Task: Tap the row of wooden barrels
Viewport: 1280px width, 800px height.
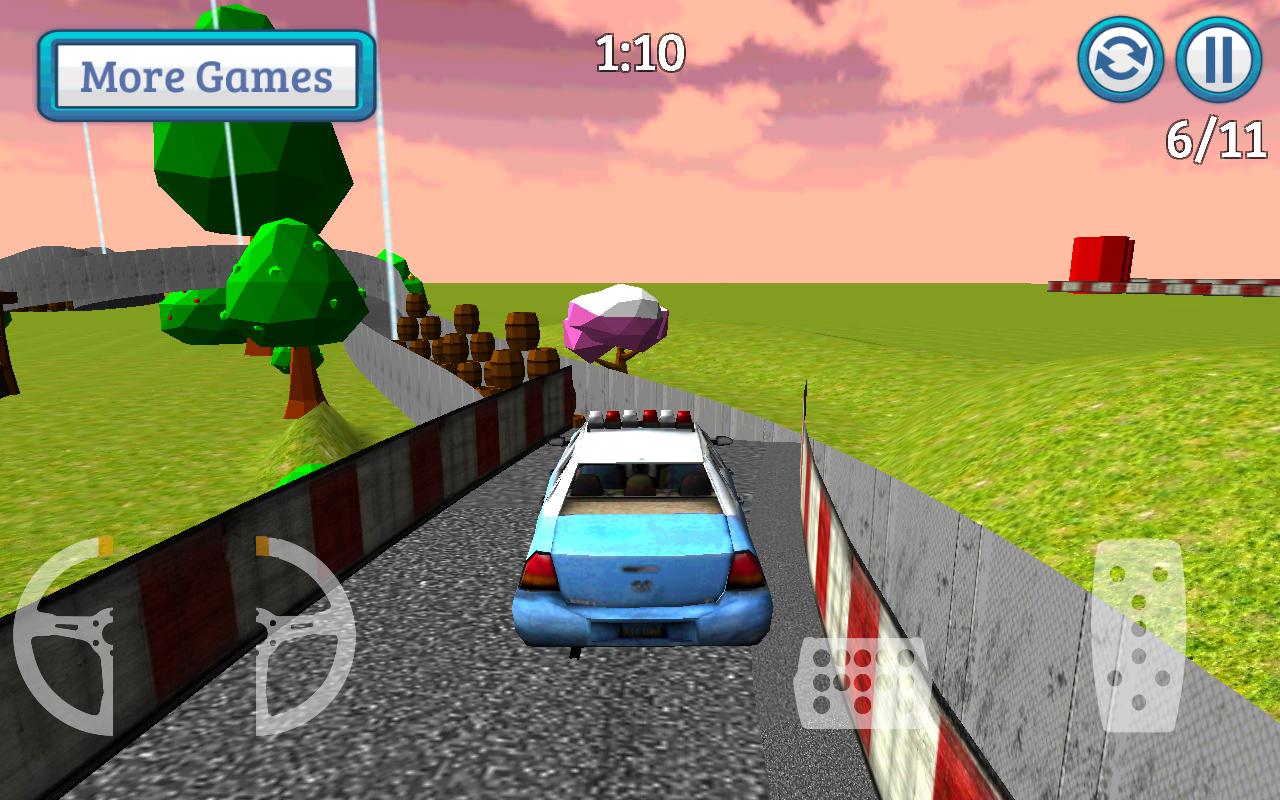Action: [470, 340]
